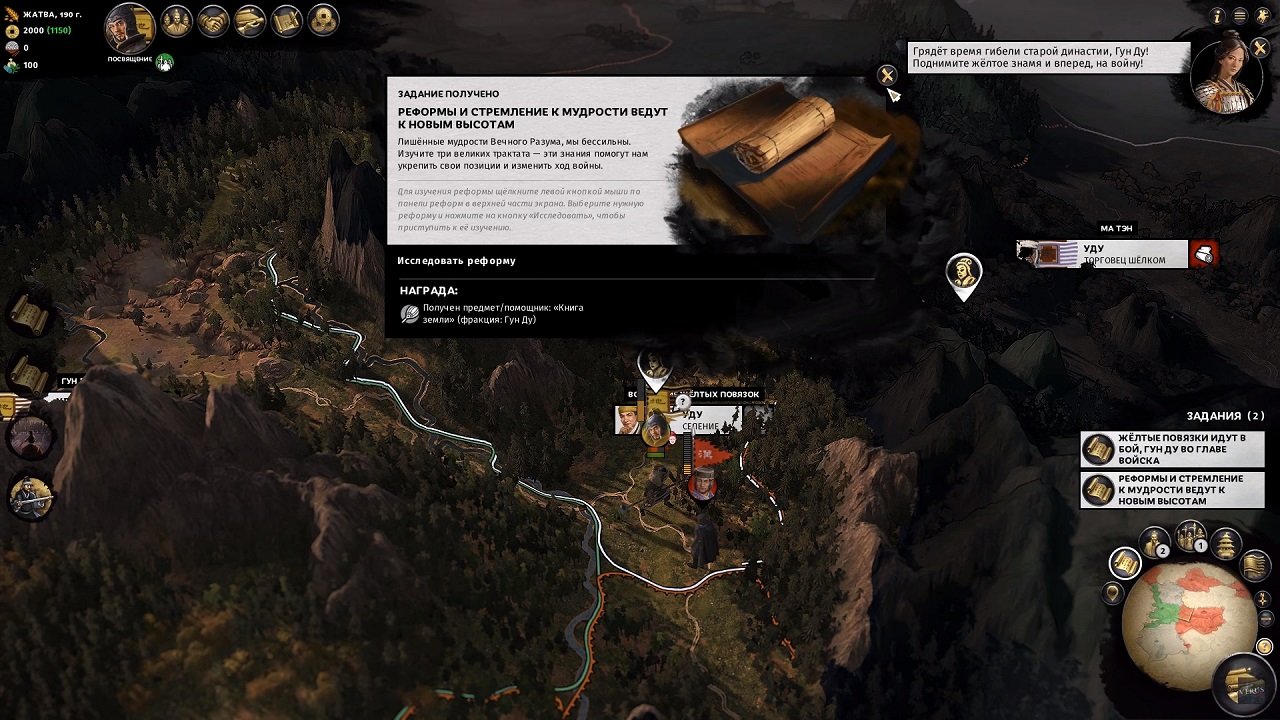
Task: Open the characters list marked with badge 2
Action: [x=1154, y=542]
